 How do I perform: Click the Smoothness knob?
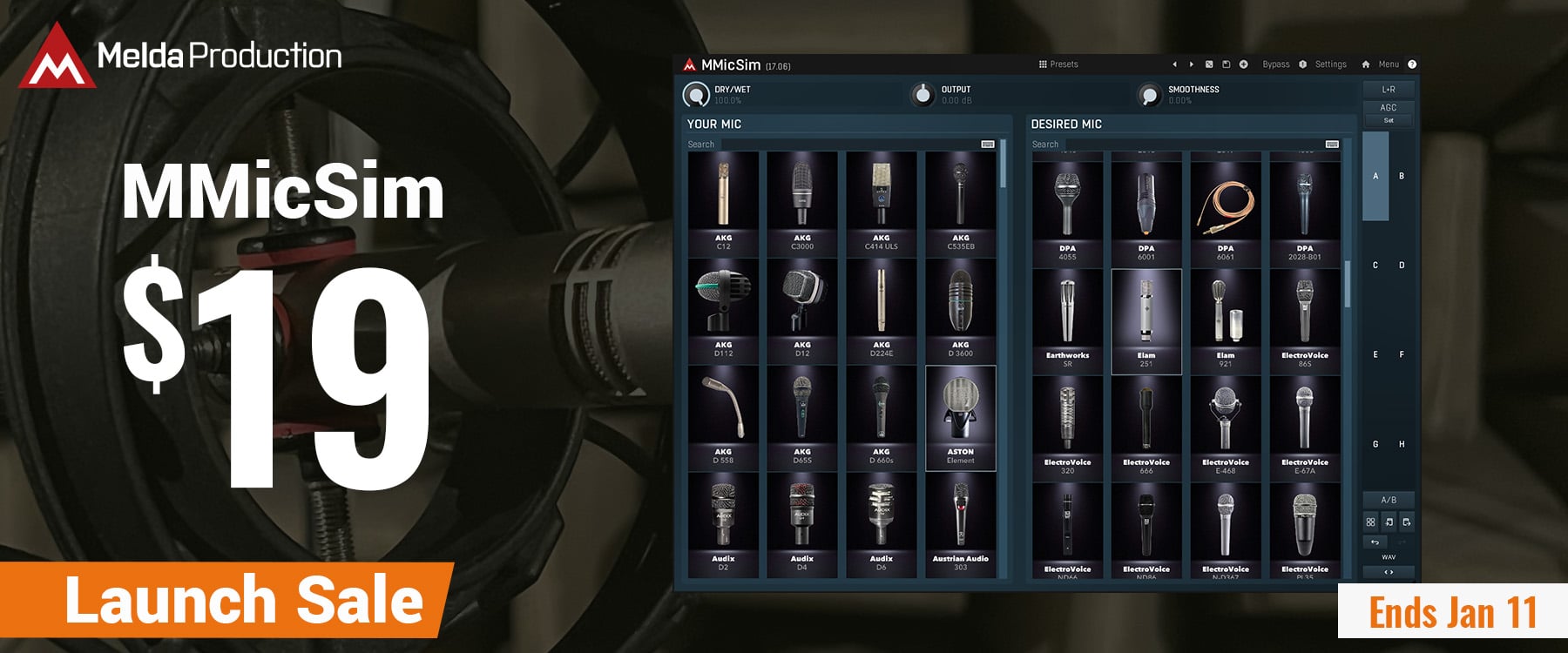coord(1149,94)
